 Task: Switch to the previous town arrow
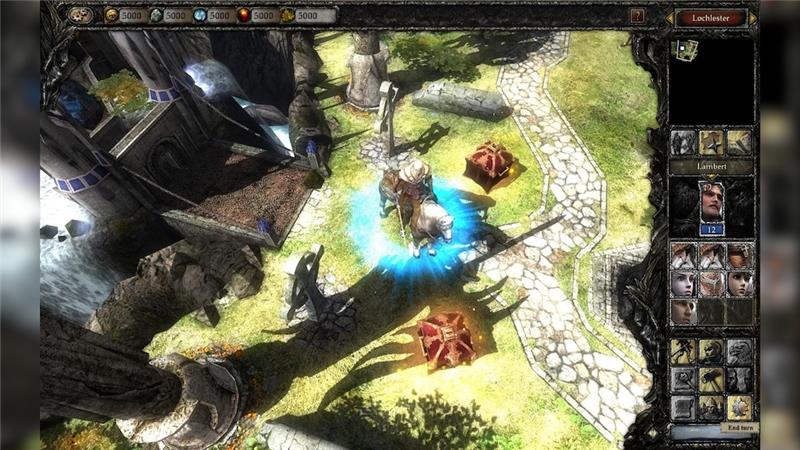(x=669, y=17)
